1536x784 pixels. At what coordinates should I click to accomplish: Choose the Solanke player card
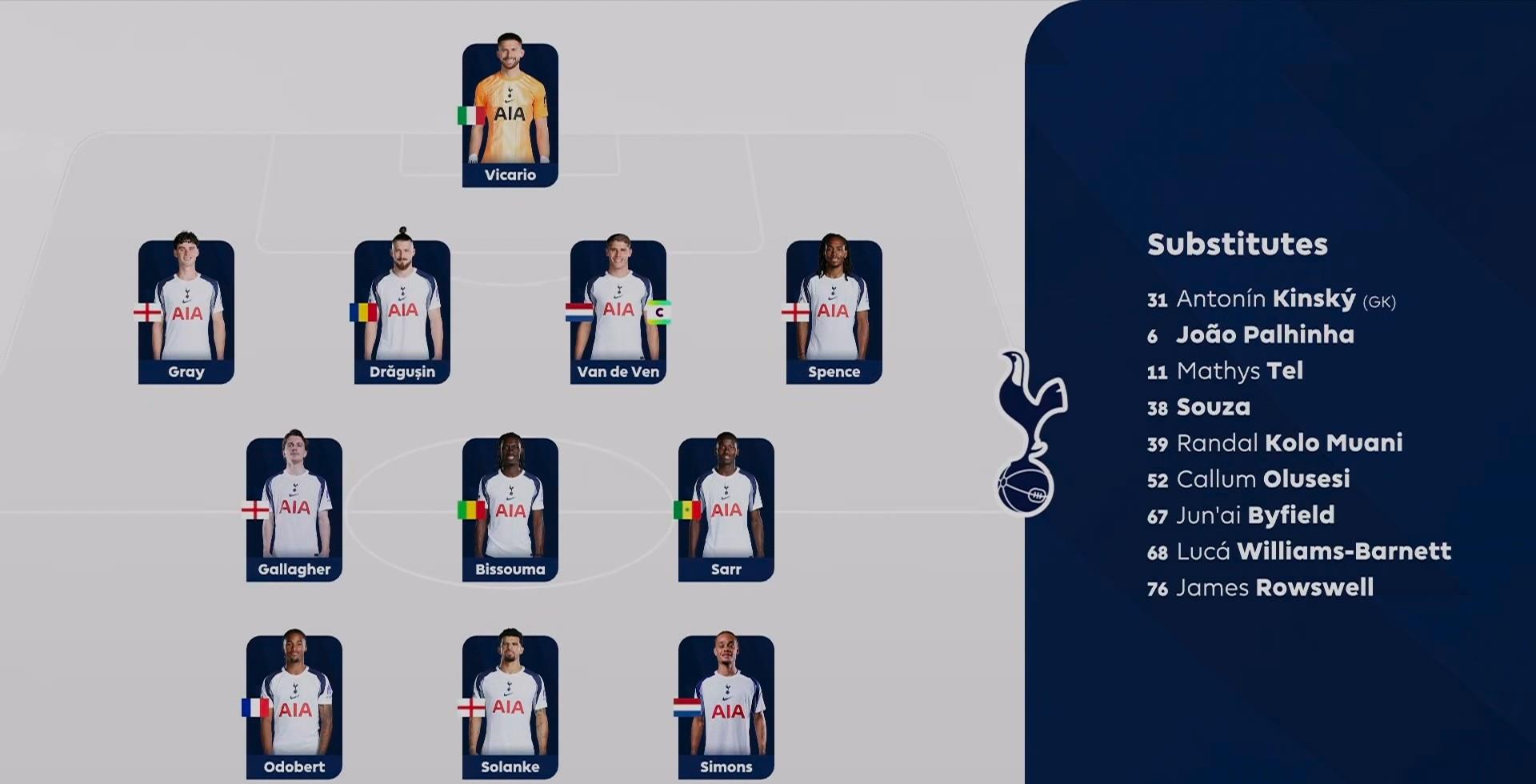[510, 707]
